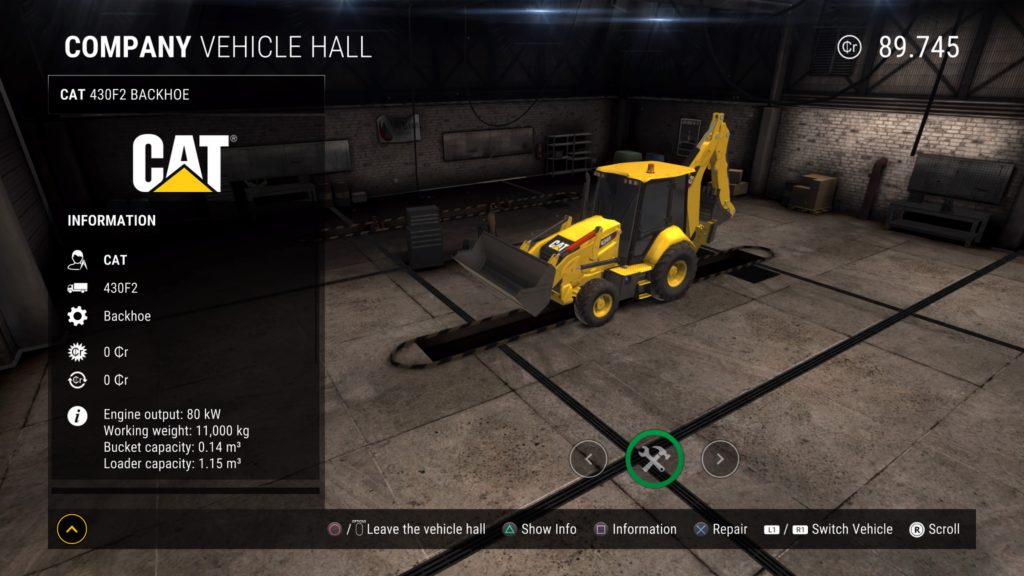Screen dimensions: 1024x576
Task: Switch to the next vehicle arrow
Action: pyautogui.click(x=720, y=459)
